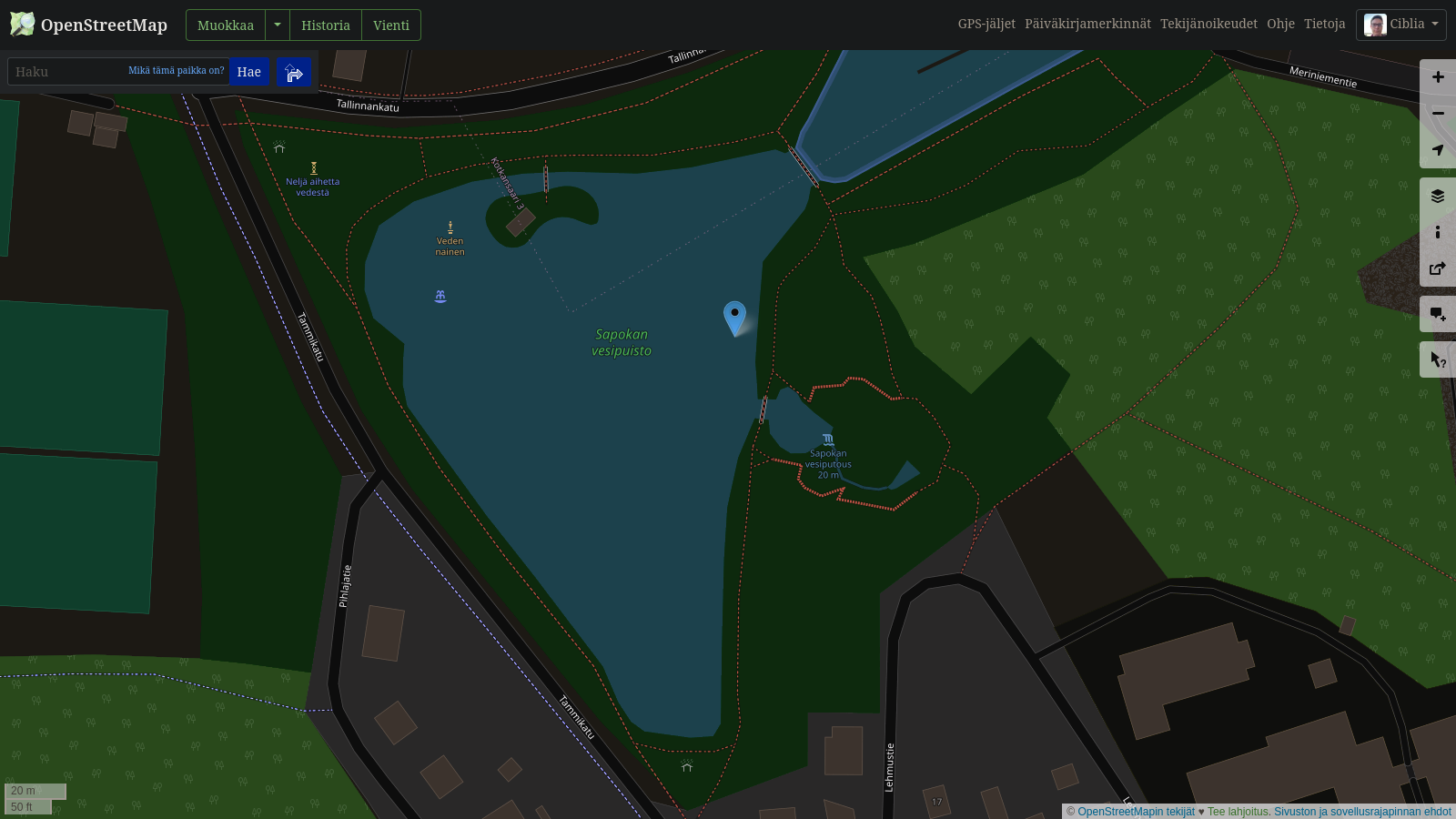Click the Mikä tämä paikka on link
Screen dimensions: 1456x819
[177, 70]
